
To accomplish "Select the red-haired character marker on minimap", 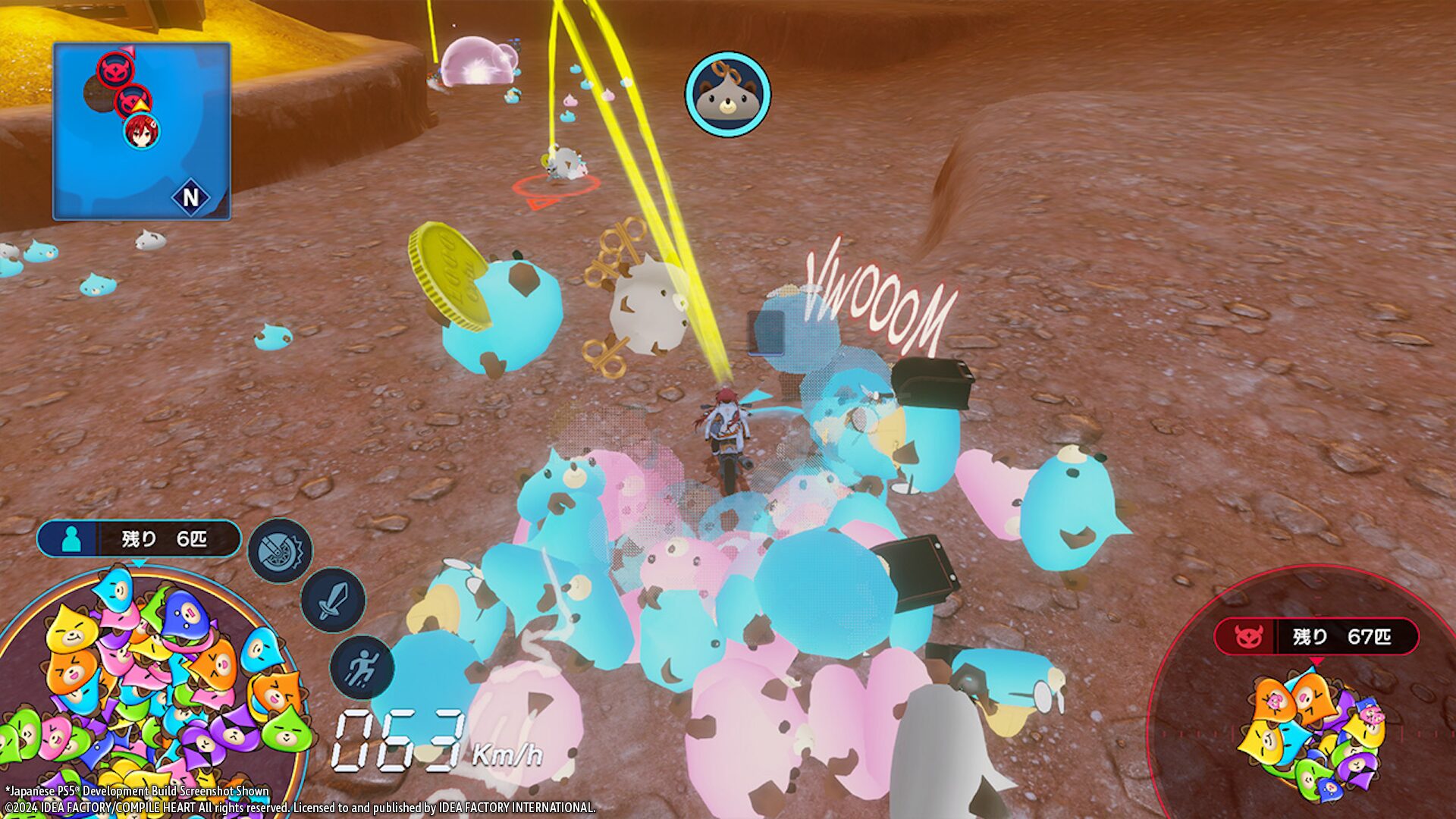I will [141, 131].
